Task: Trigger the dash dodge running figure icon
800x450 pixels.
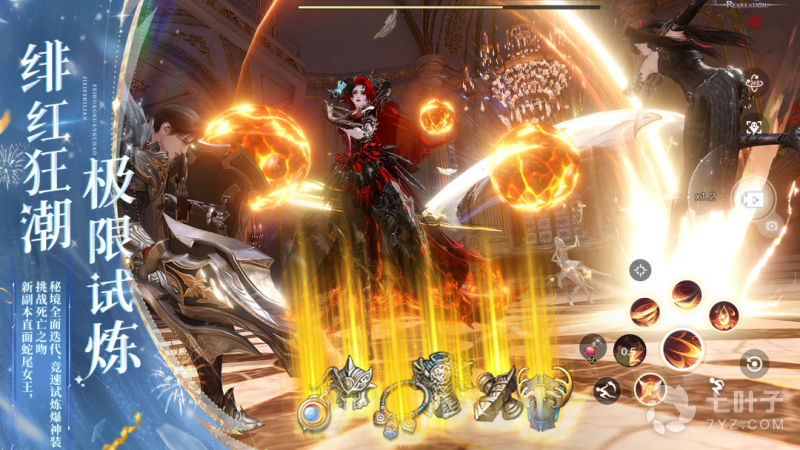Action: [606, 390]
